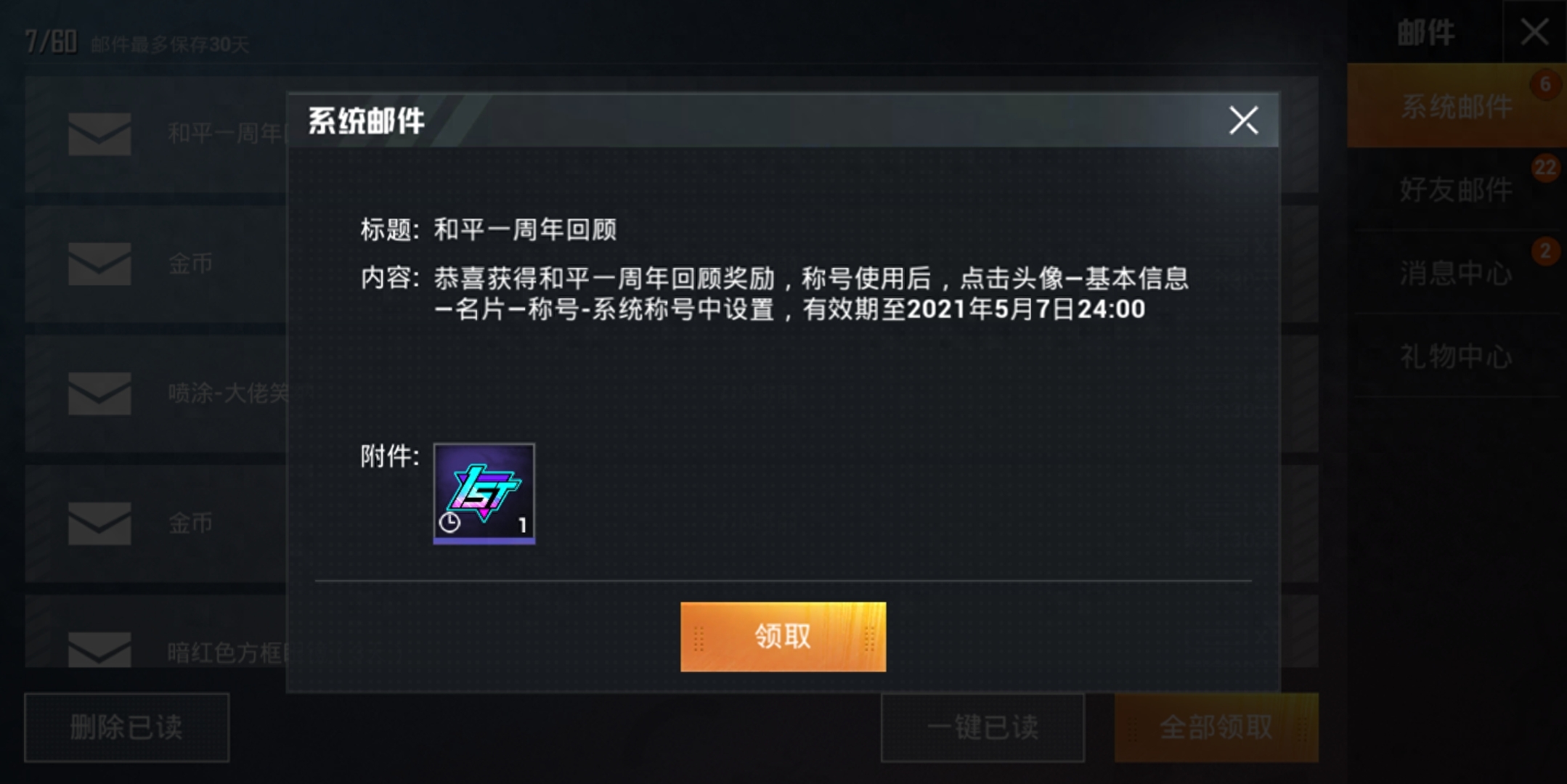Image resolution: width=1567 pixels, height=784 pixels.
Task: Select the 好友邮件 unread badge showing 22
Action: point(1547,168)
